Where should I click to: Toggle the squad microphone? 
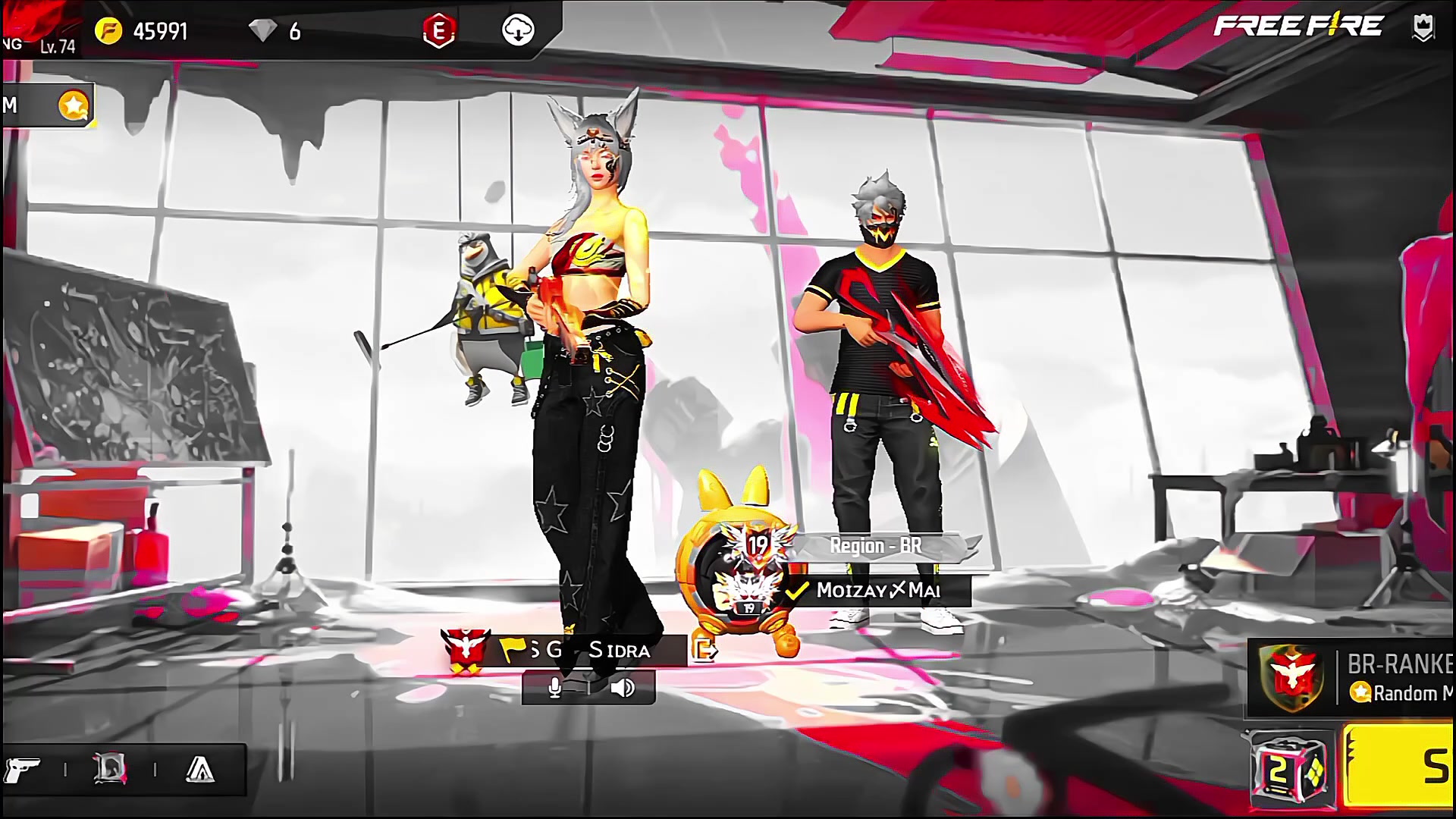(555, 688)
